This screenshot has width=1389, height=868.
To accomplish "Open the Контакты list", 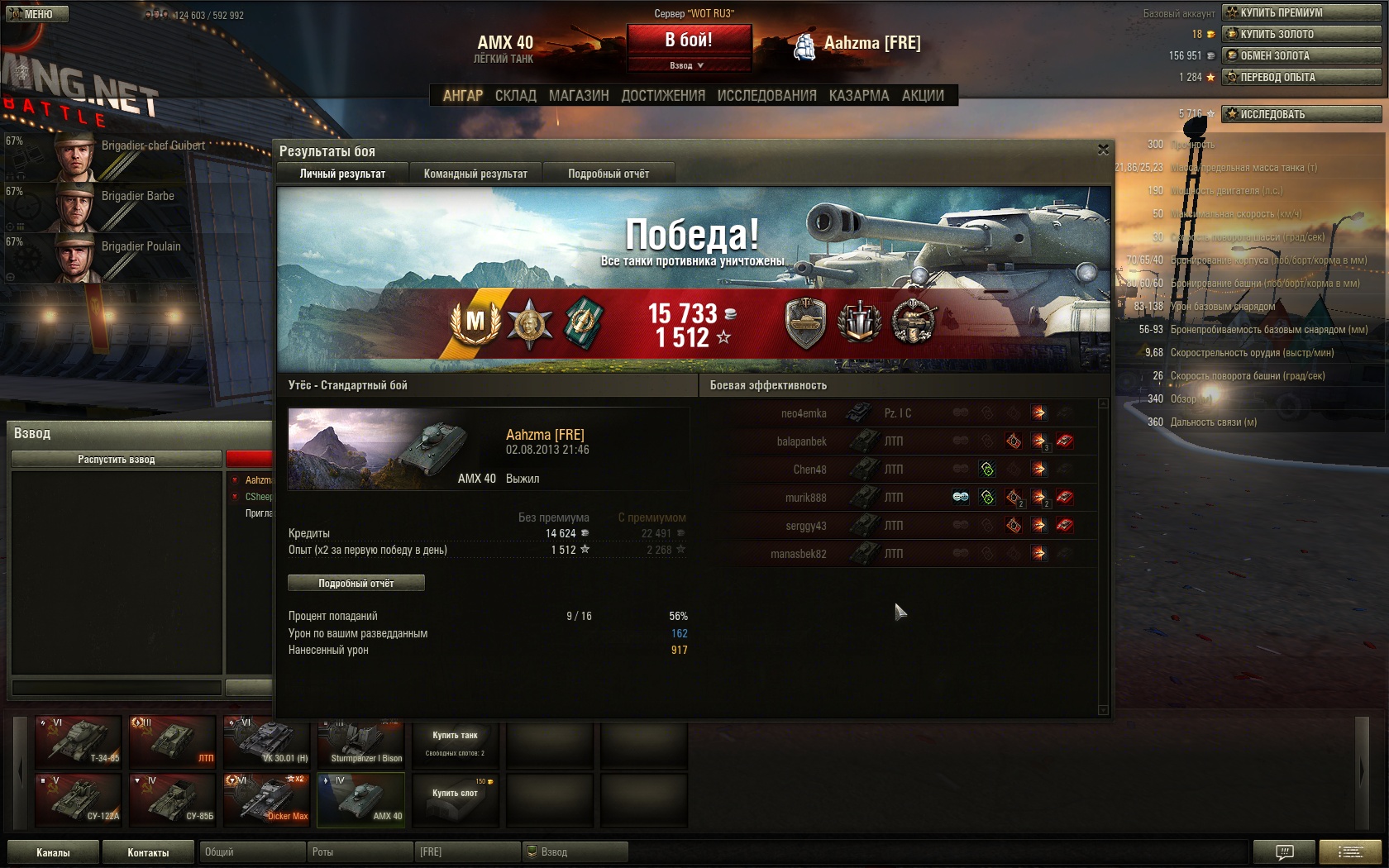I will click(x=148, y=852).
